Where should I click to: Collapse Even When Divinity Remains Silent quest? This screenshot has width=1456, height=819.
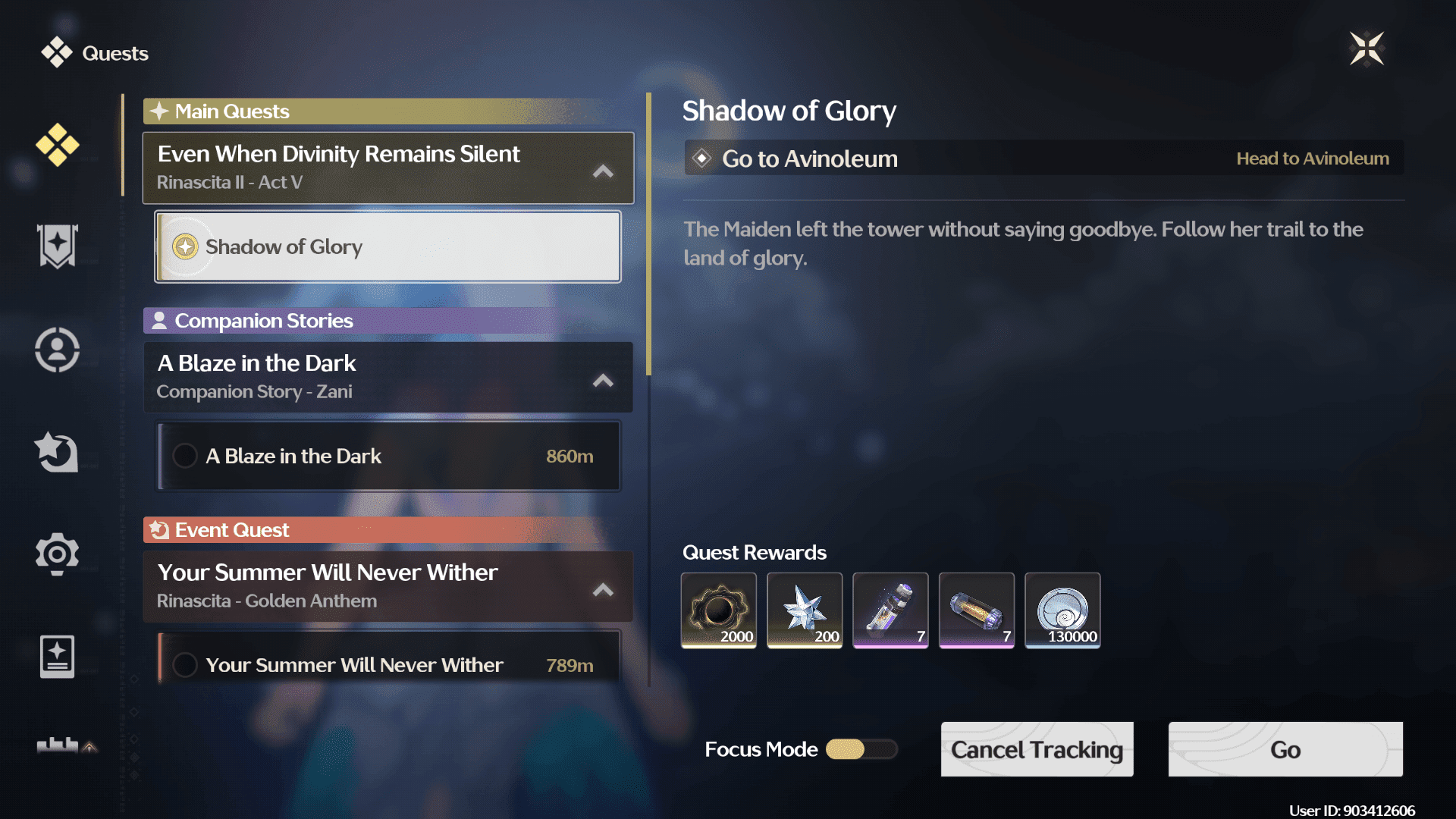click(603, 171)
